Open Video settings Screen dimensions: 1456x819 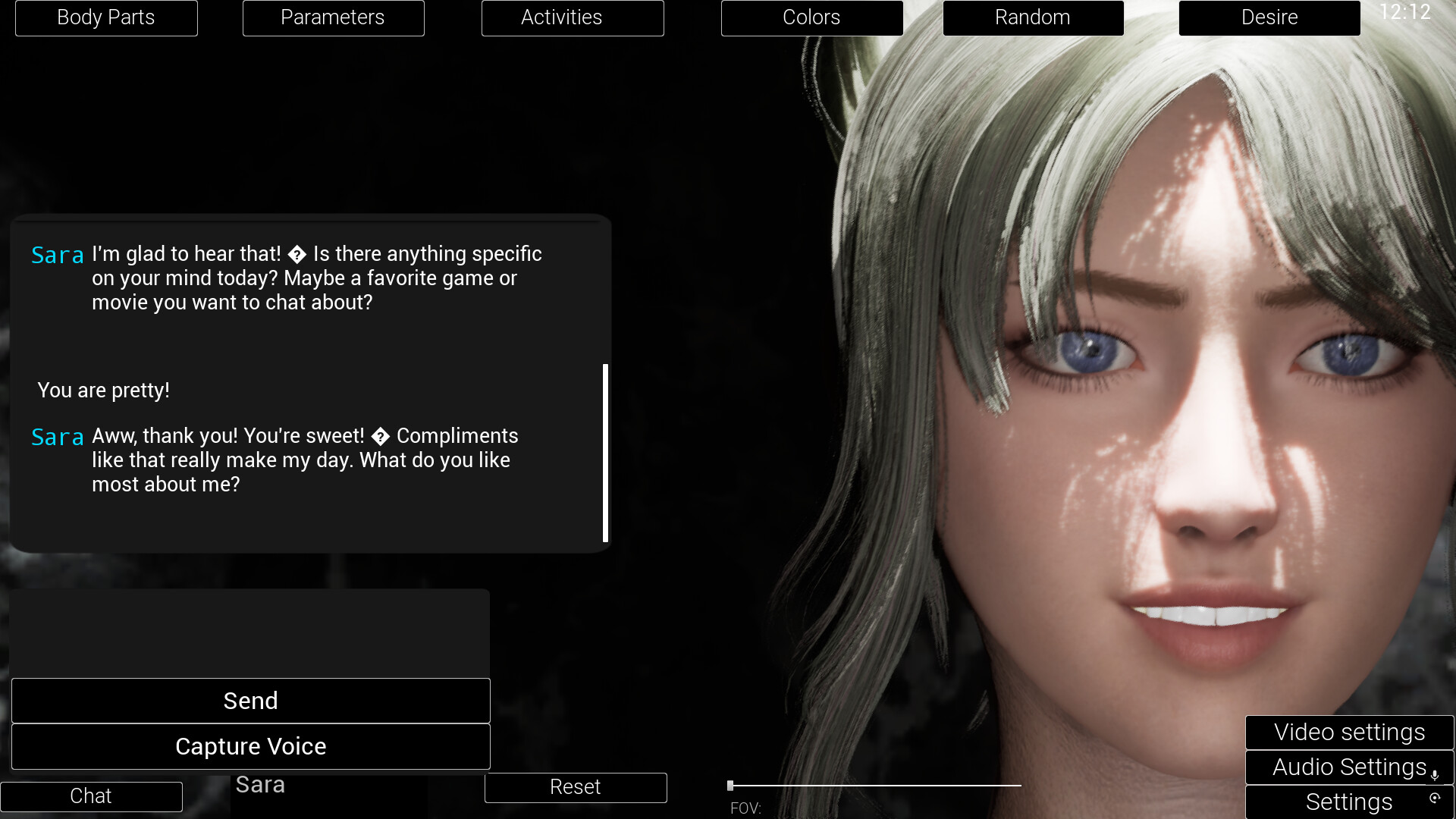[1349, 732]
